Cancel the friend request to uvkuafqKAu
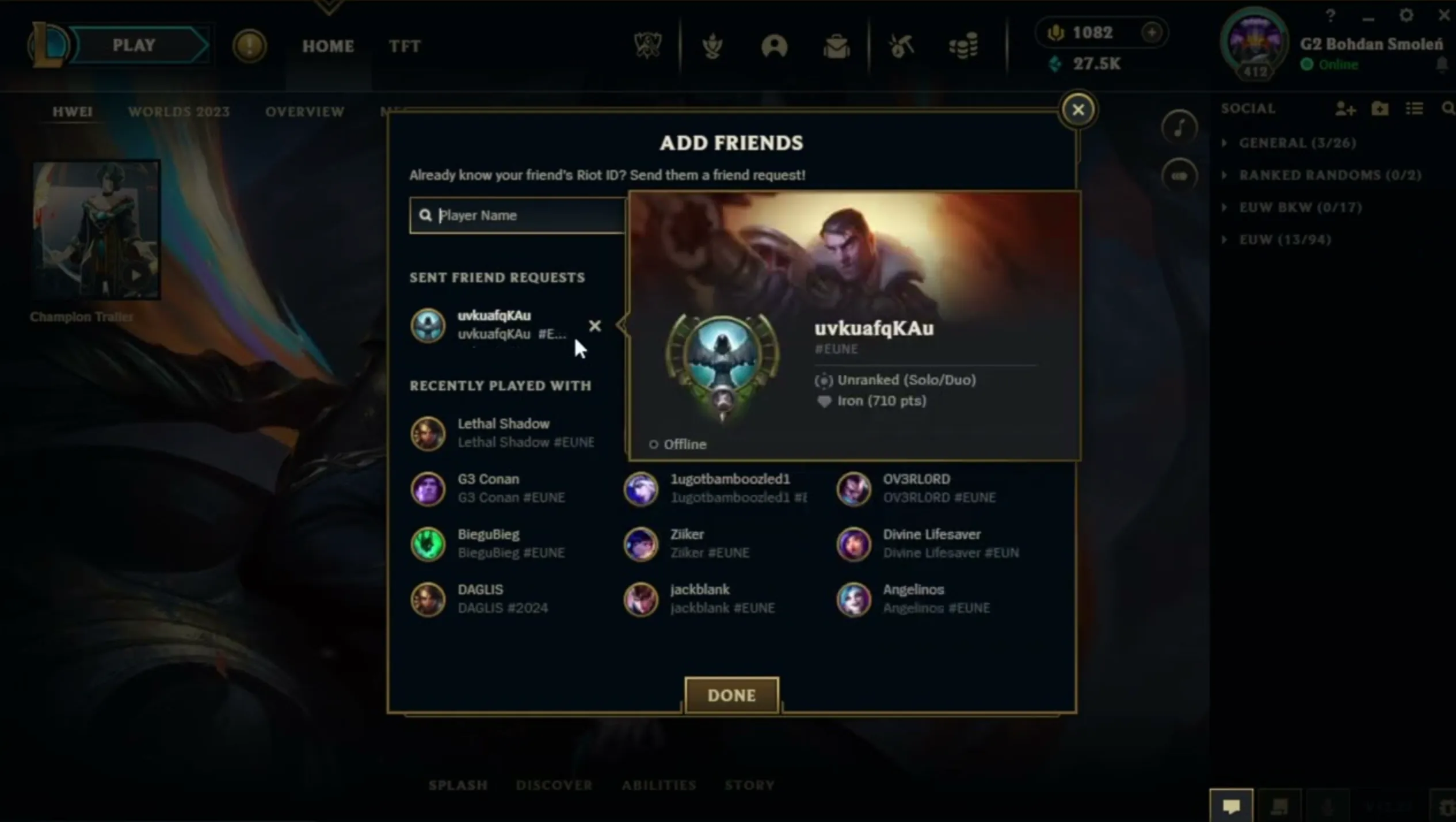The height and width of the screenshot is (822, 1456). (x=595, y=326)
